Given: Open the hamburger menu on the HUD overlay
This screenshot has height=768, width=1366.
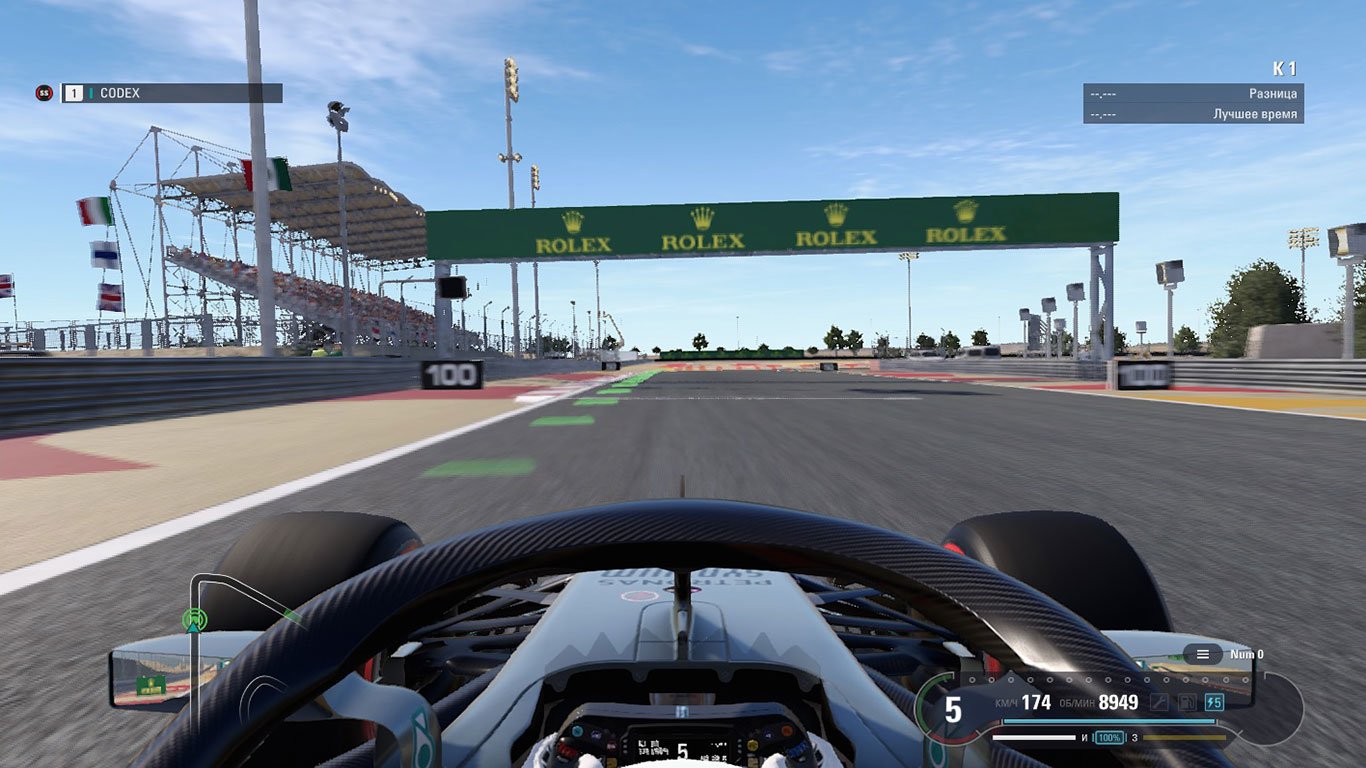Looking at the screenshot, I should tap(1203, 654).
